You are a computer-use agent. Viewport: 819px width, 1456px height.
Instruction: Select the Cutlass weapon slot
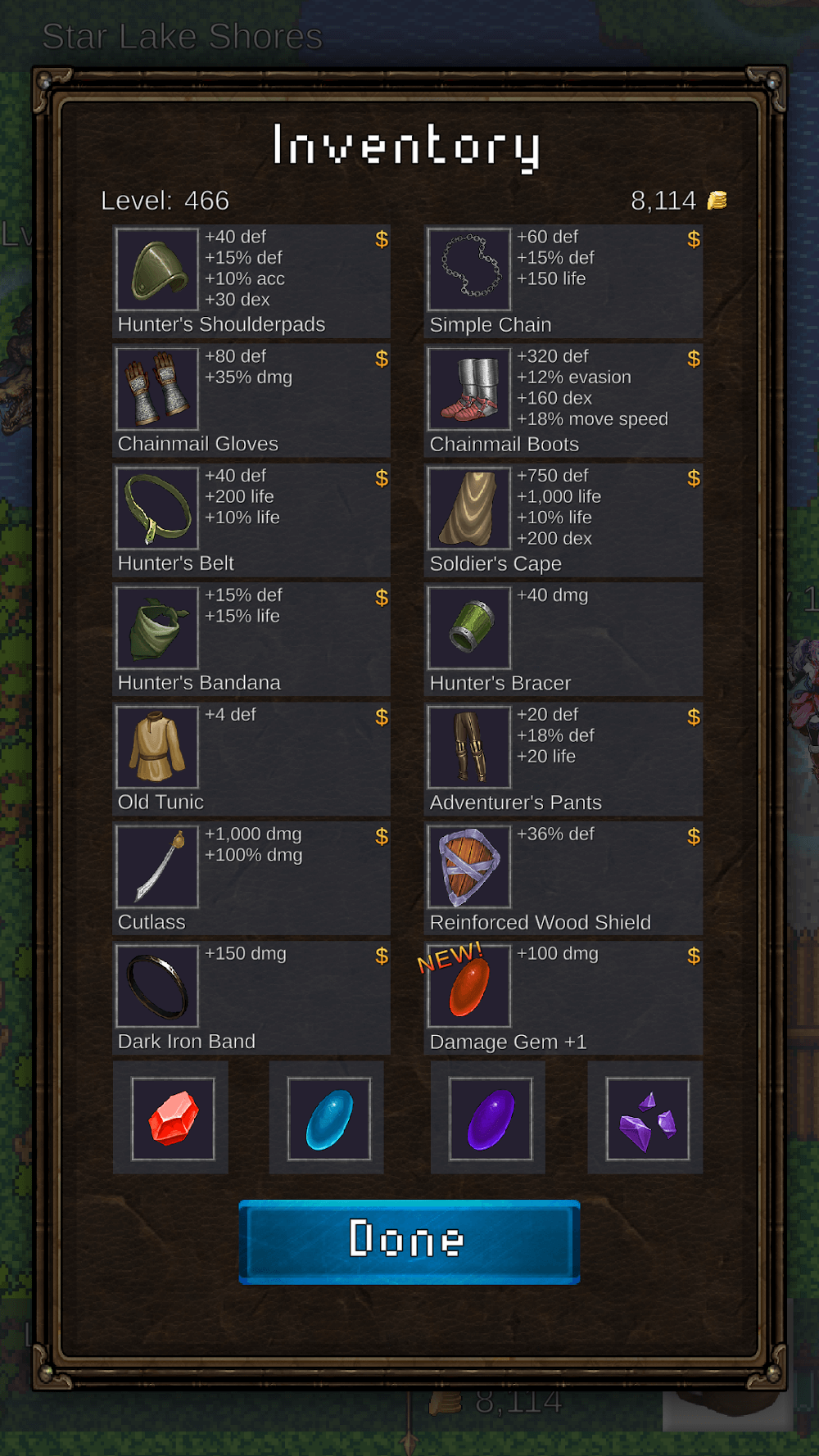click(x=251, y=879)
